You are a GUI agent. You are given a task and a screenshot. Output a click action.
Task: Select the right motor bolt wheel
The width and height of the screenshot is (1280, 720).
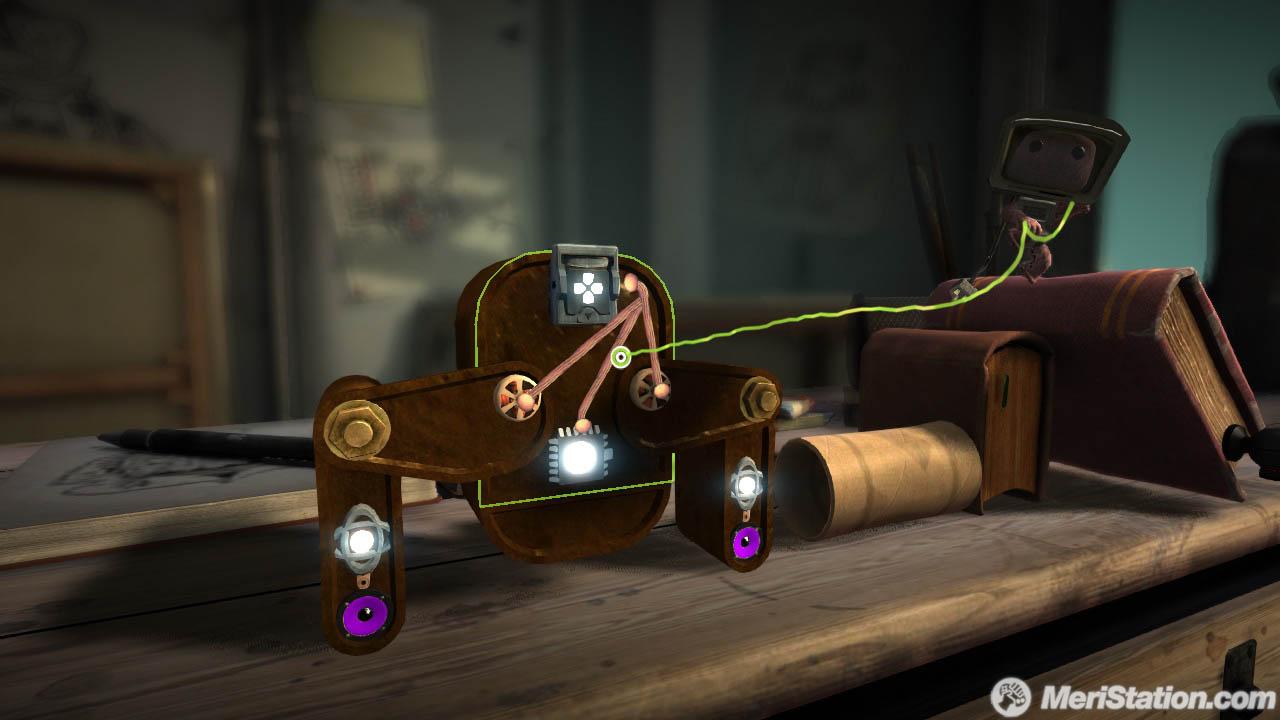(651, 390)
